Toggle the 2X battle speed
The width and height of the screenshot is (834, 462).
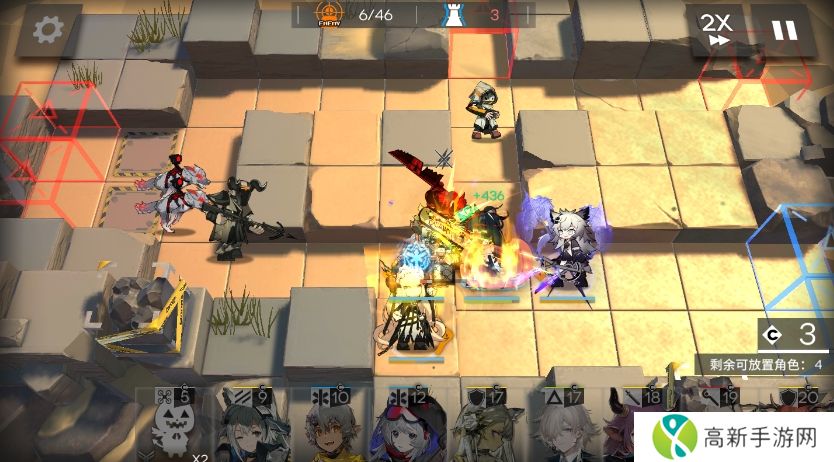click(x=714, y=30)
